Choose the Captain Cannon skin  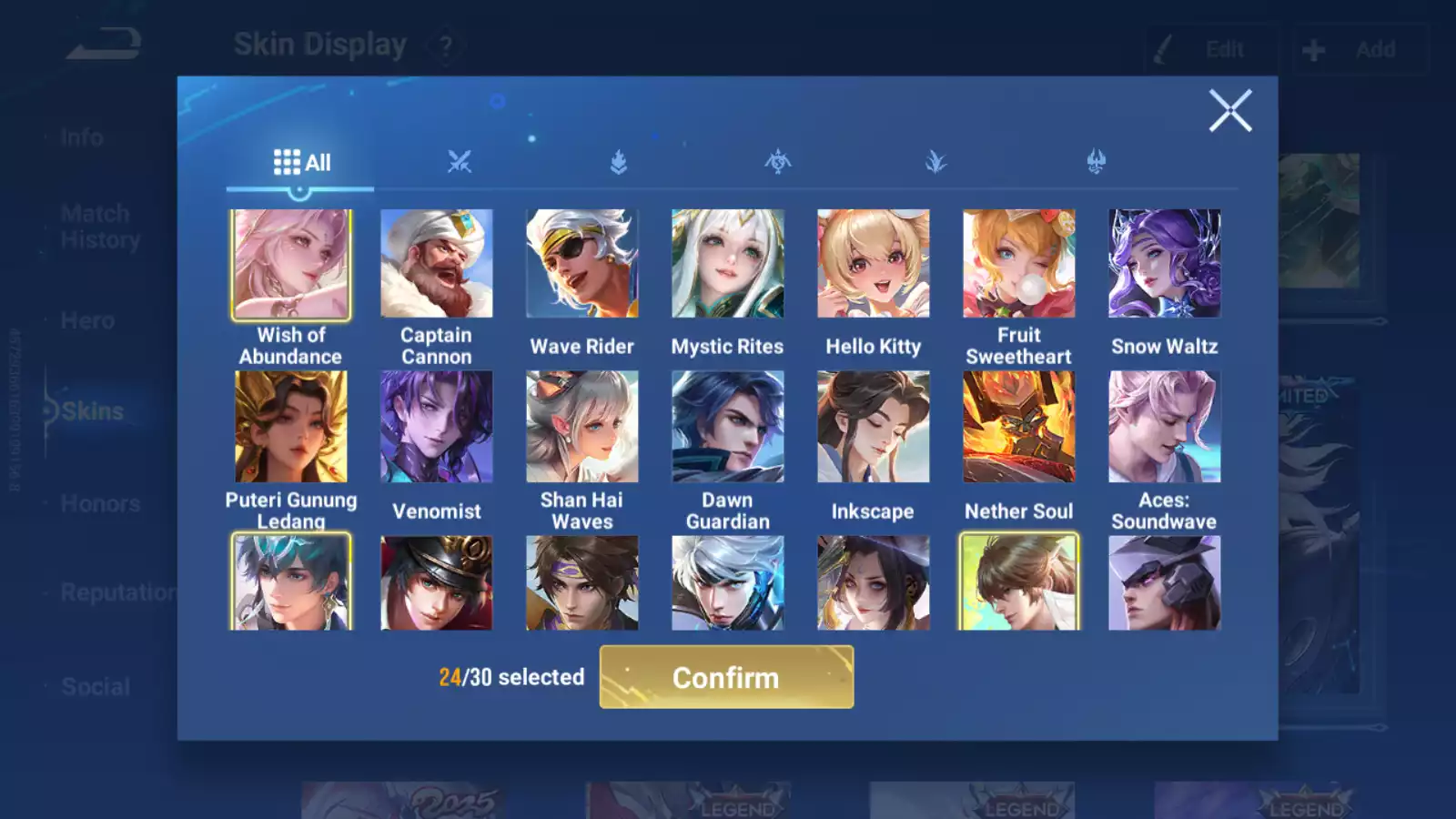437,265
